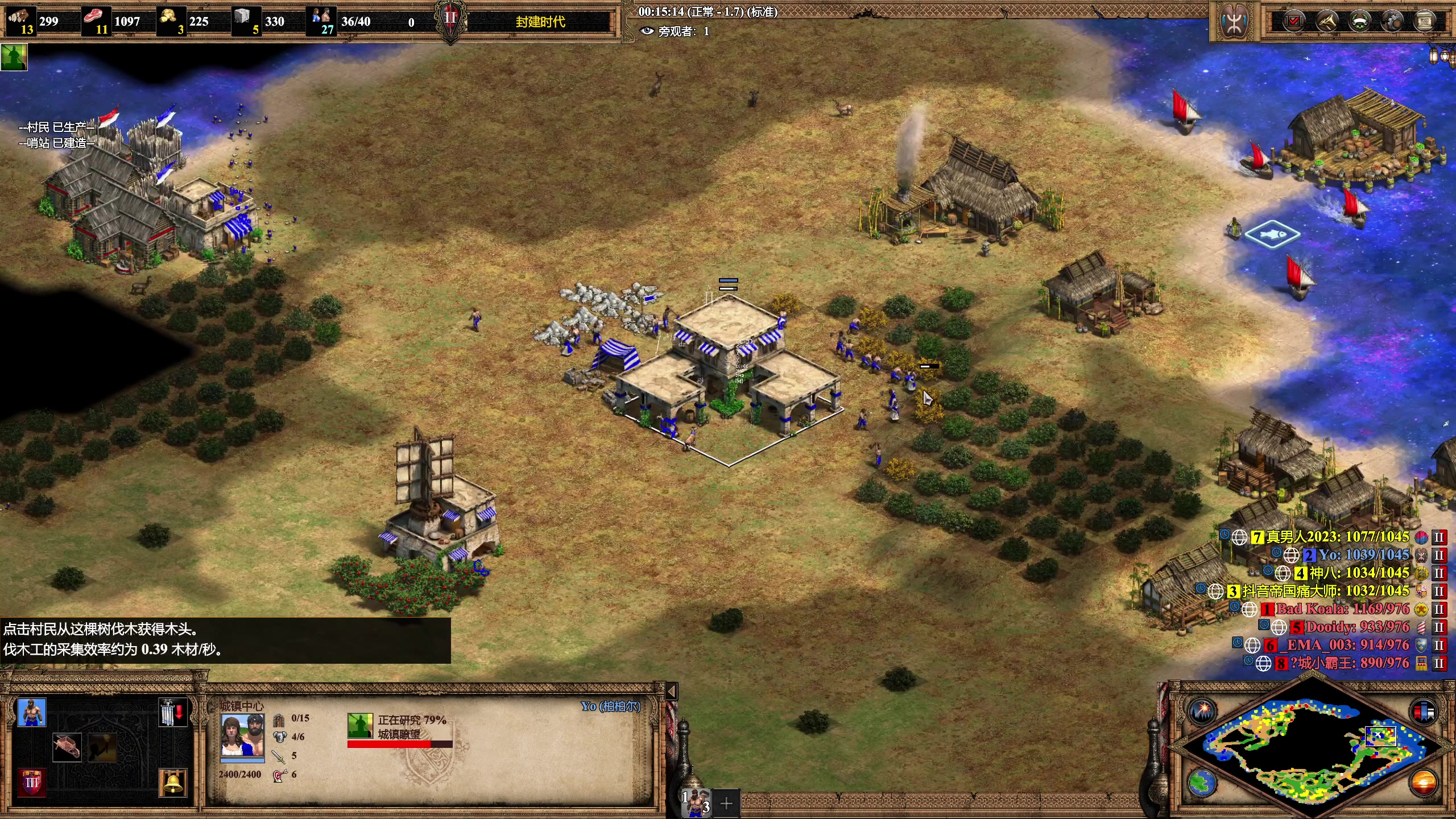Toggle minimap player color banners mode
Viewport: 1456px width, 819px height.
(1423, 712)
